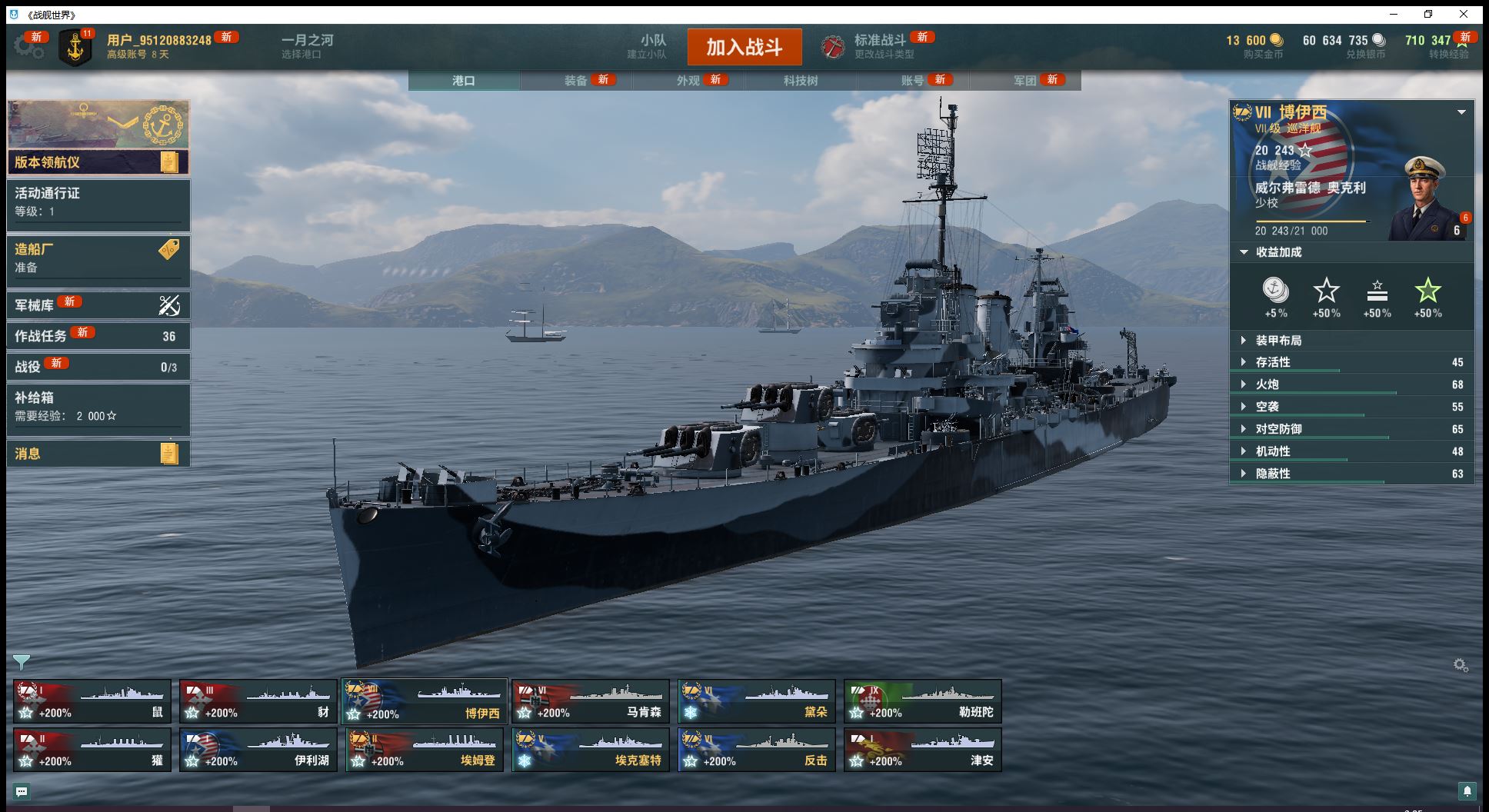
Task: Open the ship carousel filter funnel
Action: [x=22, y=662]
